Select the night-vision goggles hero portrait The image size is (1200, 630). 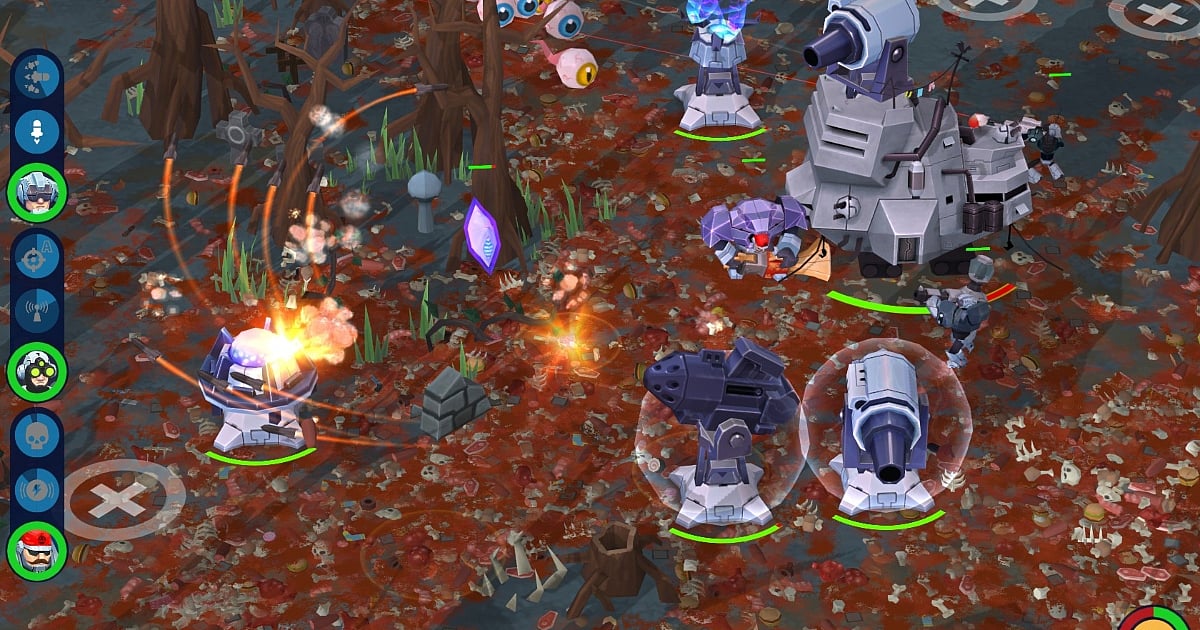[x=37, y=371]
